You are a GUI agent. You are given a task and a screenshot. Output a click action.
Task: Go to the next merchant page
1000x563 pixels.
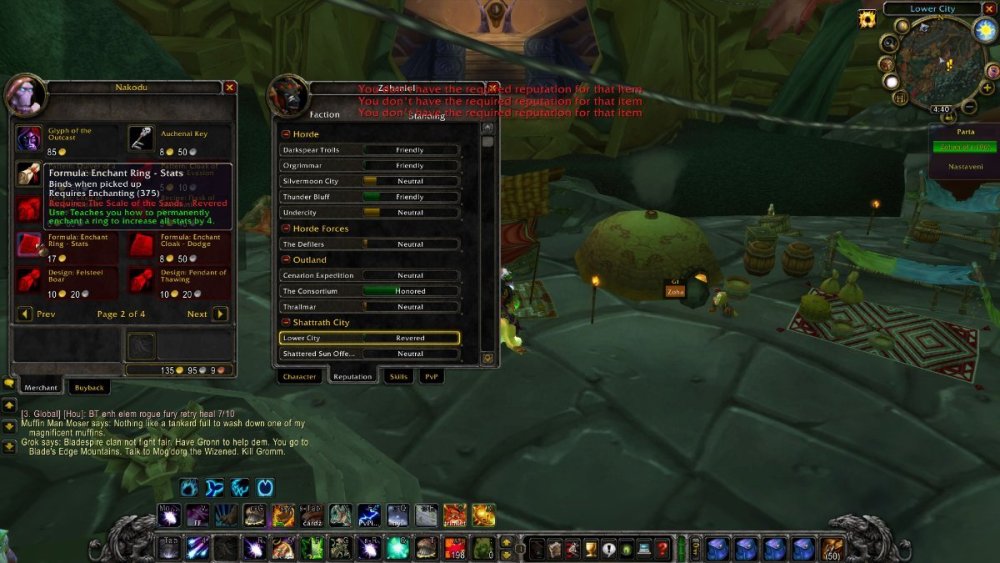pos(220,314)
